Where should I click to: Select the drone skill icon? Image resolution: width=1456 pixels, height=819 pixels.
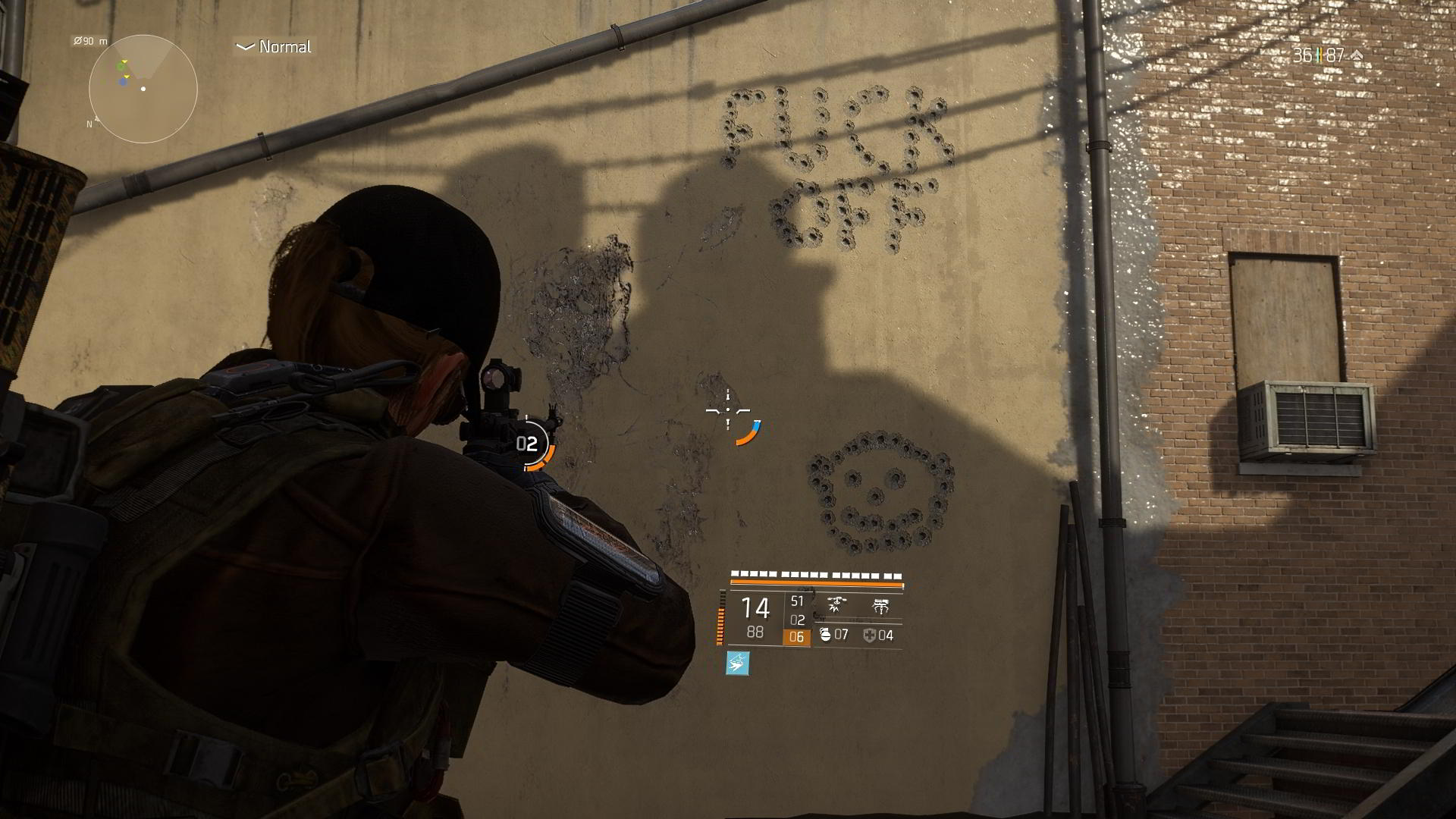pos(836,603)
